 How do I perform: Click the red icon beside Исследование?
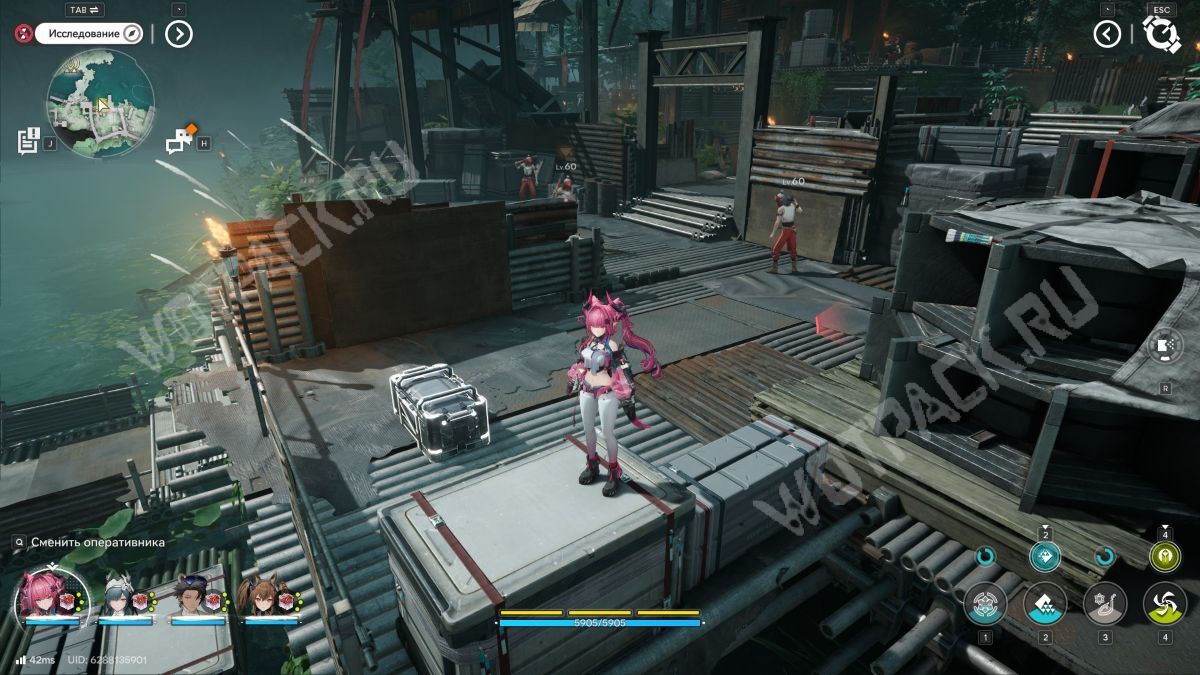coord(23,34)
